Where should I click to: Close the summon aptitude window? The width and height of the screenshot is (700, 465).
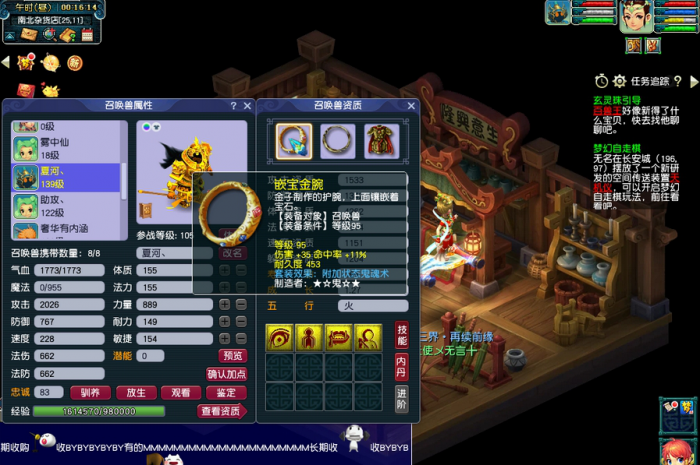(x=411, y=106)
